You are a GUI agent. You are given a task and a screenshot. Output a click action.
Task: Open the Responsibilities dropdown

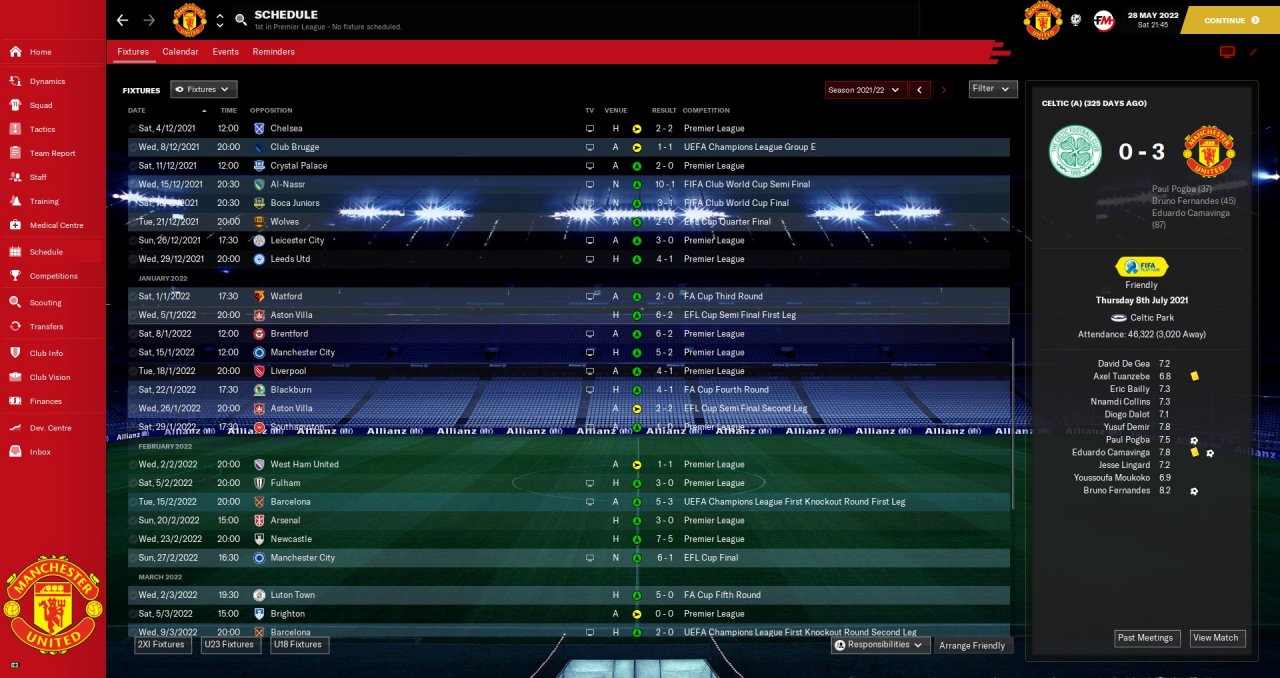point(881,645)
